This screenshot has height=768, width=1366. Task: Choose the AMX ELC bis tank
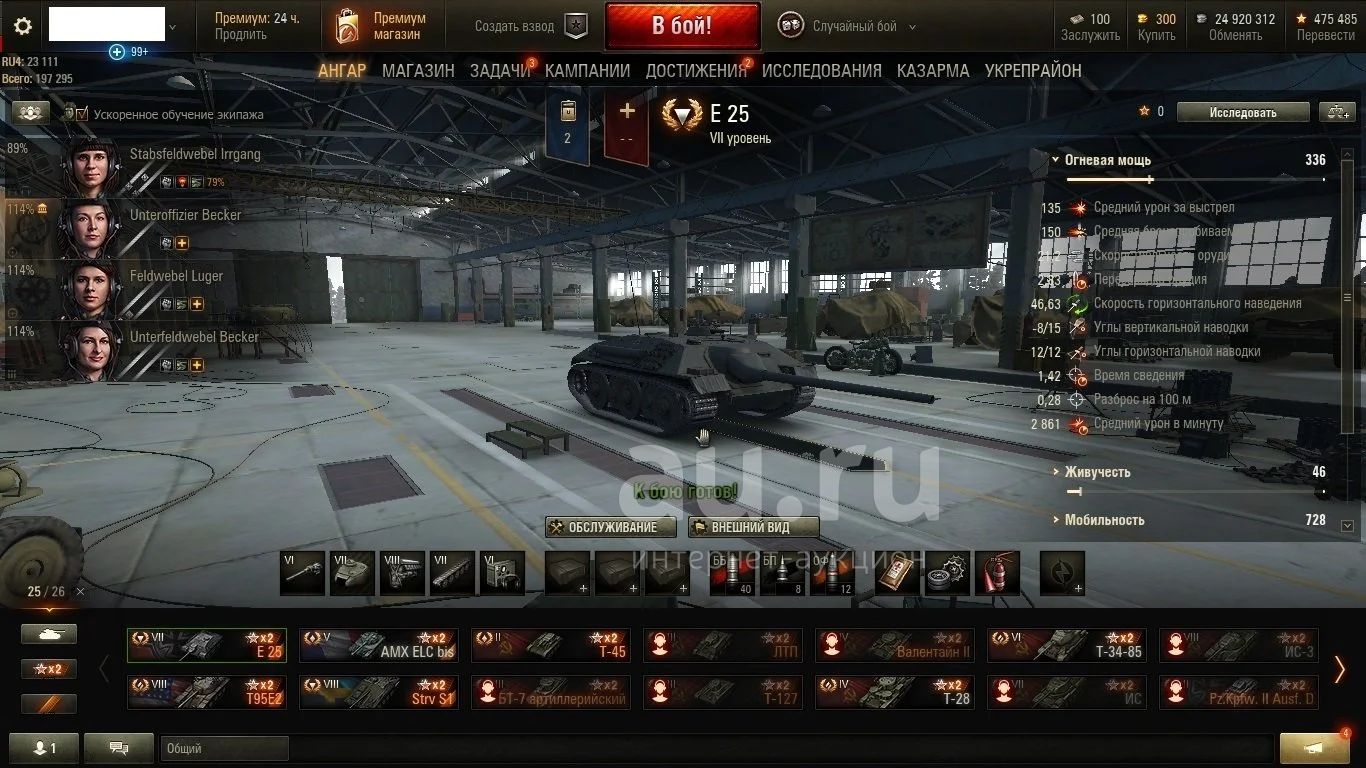pyautogui.click(x=380, y=645)
